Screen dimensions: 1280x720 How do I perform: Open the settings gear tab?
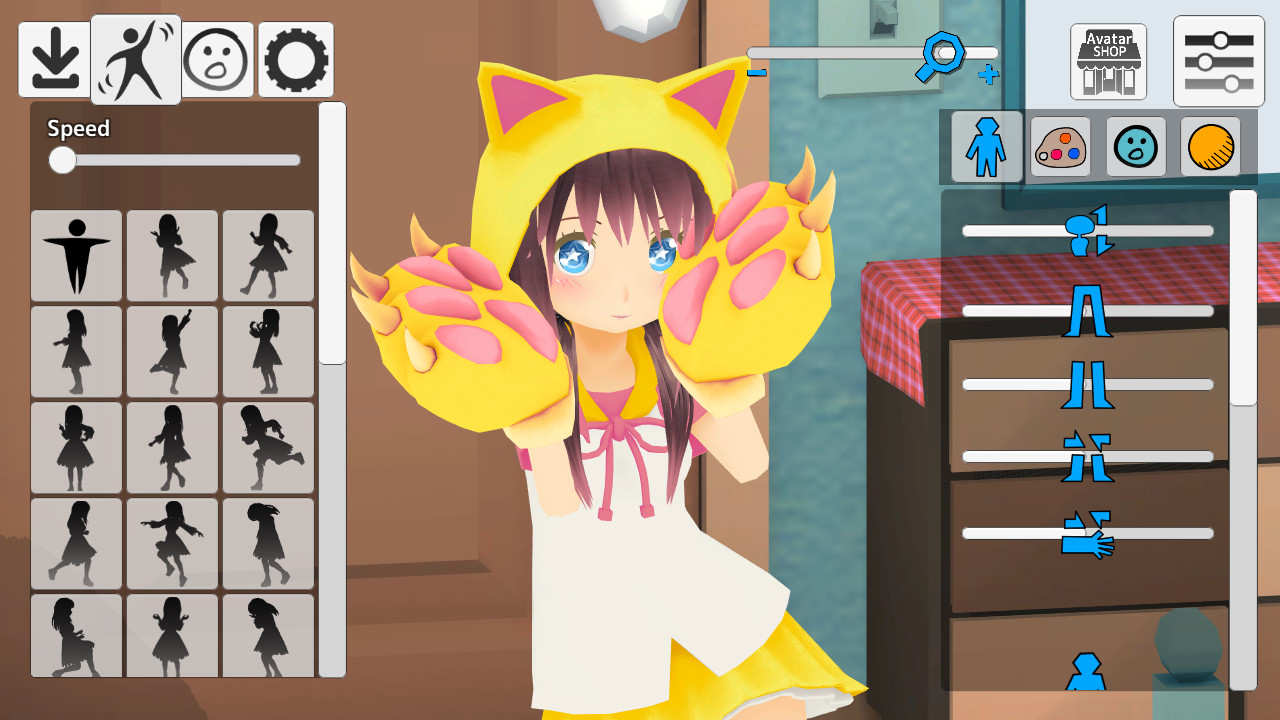(x=295, y=58)
